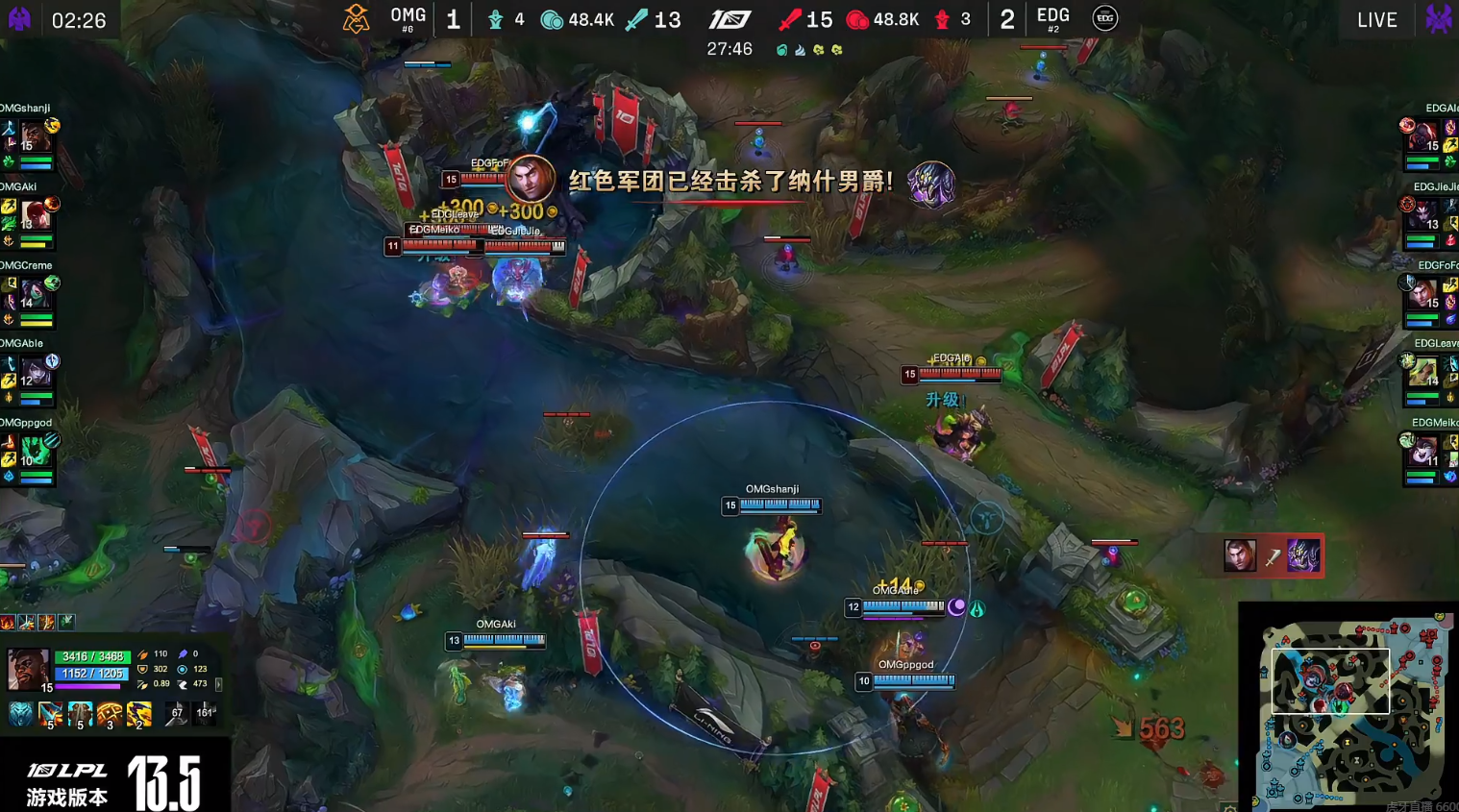Click the gold coin icon next to 48.4K

(554, 18)
